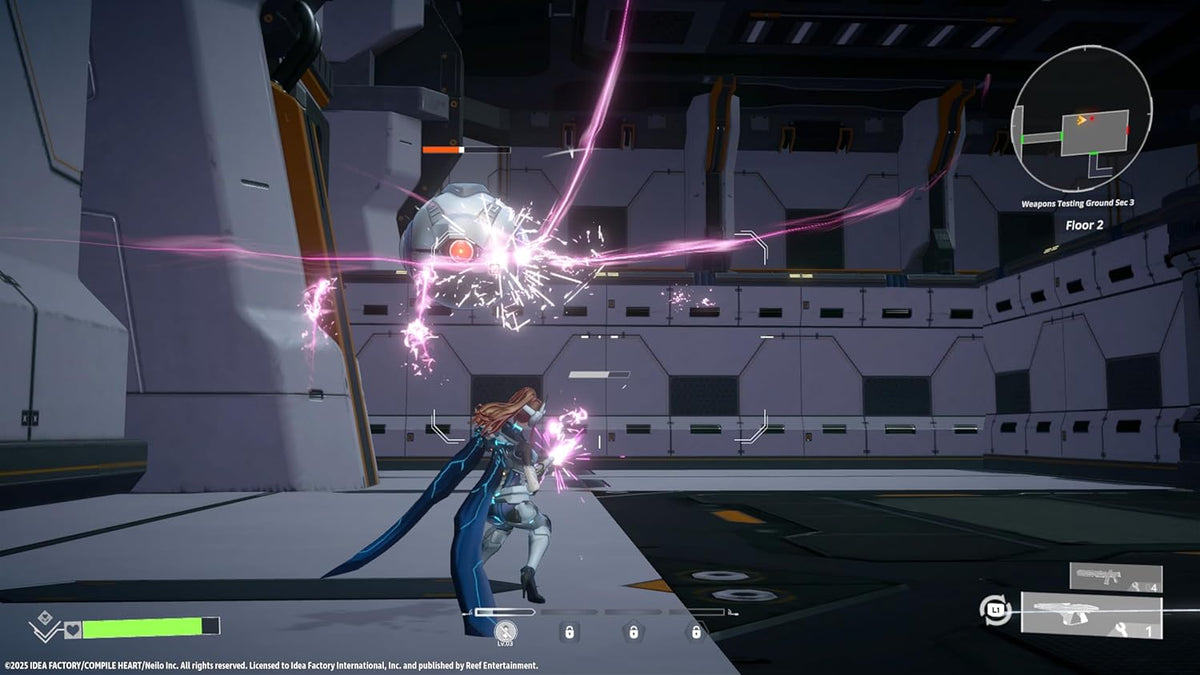1200x675 pixels.
Task: Choose the pistol weapon slot
Action: 1091,613
